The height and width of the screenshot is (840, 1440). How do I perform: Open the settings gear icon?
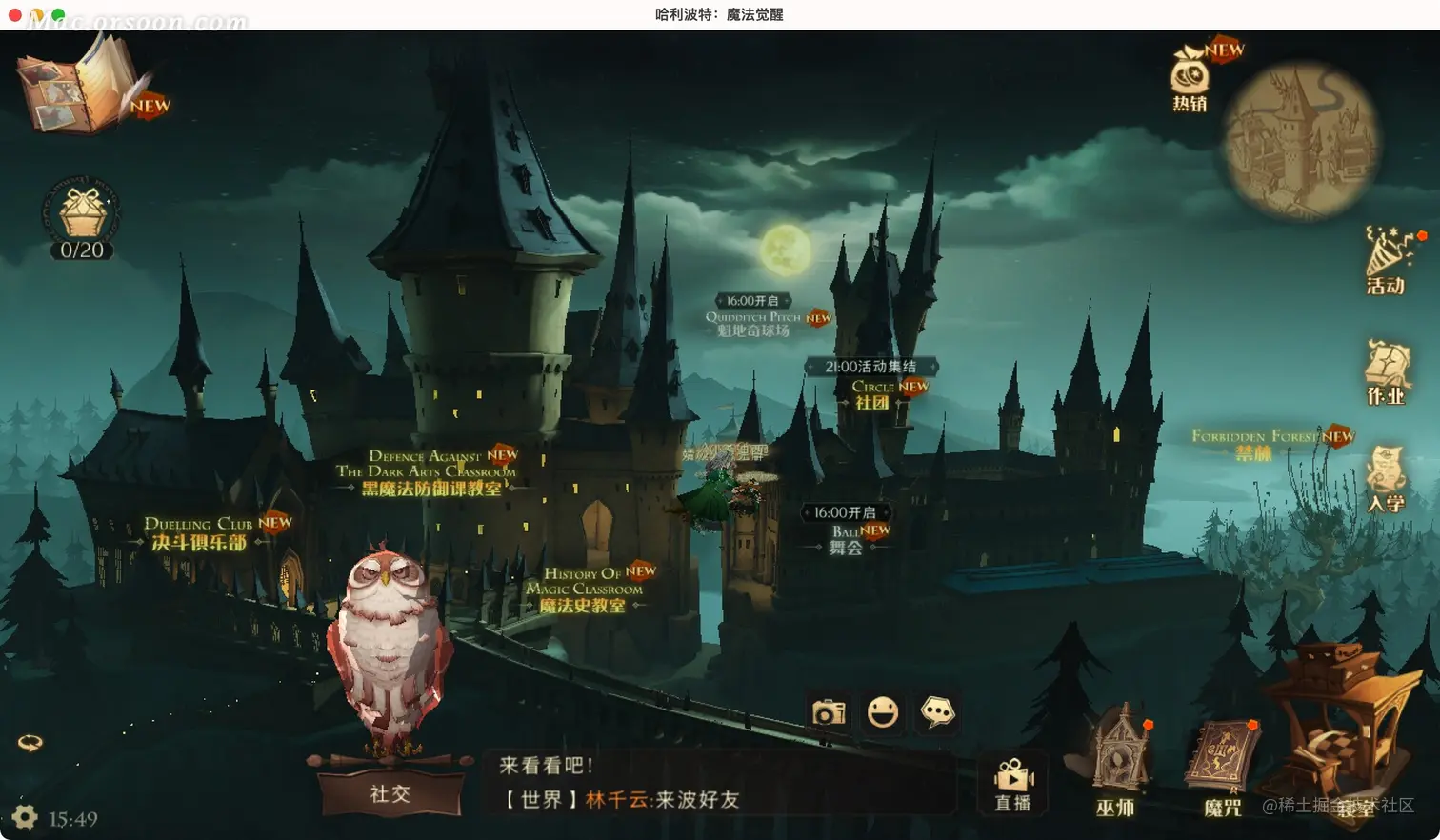tap(25, 817)
